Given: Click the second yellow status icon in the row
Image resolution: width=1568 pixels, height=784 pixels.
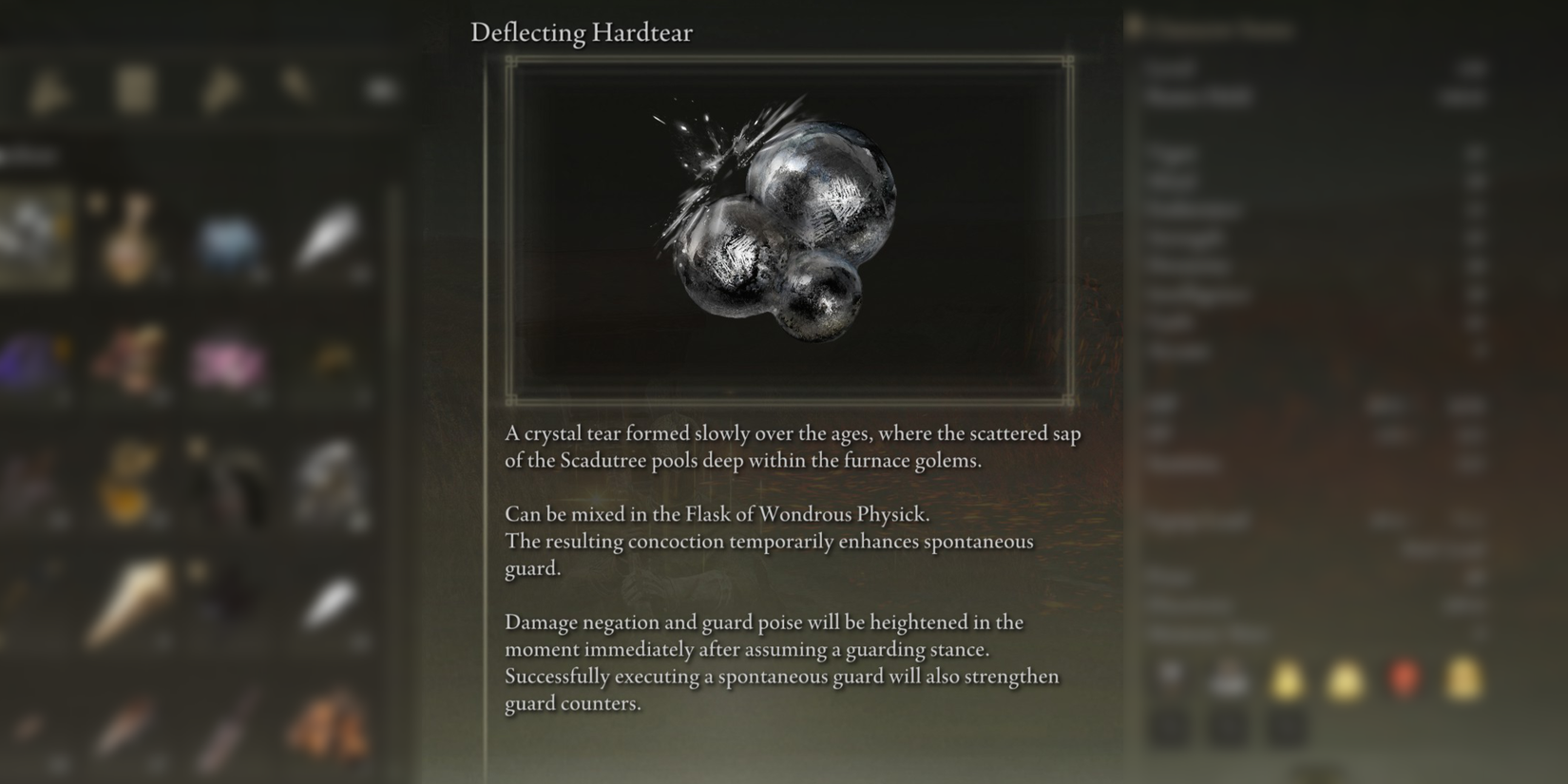Looking at the screenshot, I should 1343,677.
